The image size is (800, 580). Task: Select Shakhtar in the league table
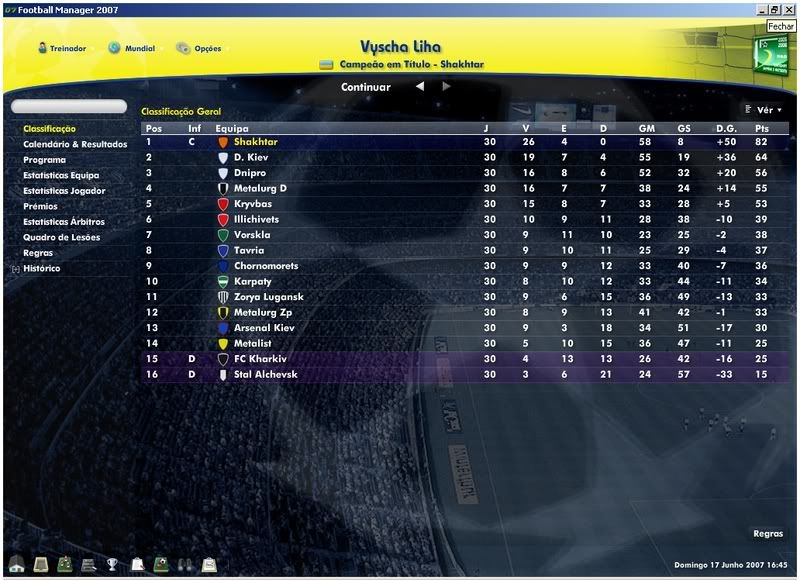255,142
